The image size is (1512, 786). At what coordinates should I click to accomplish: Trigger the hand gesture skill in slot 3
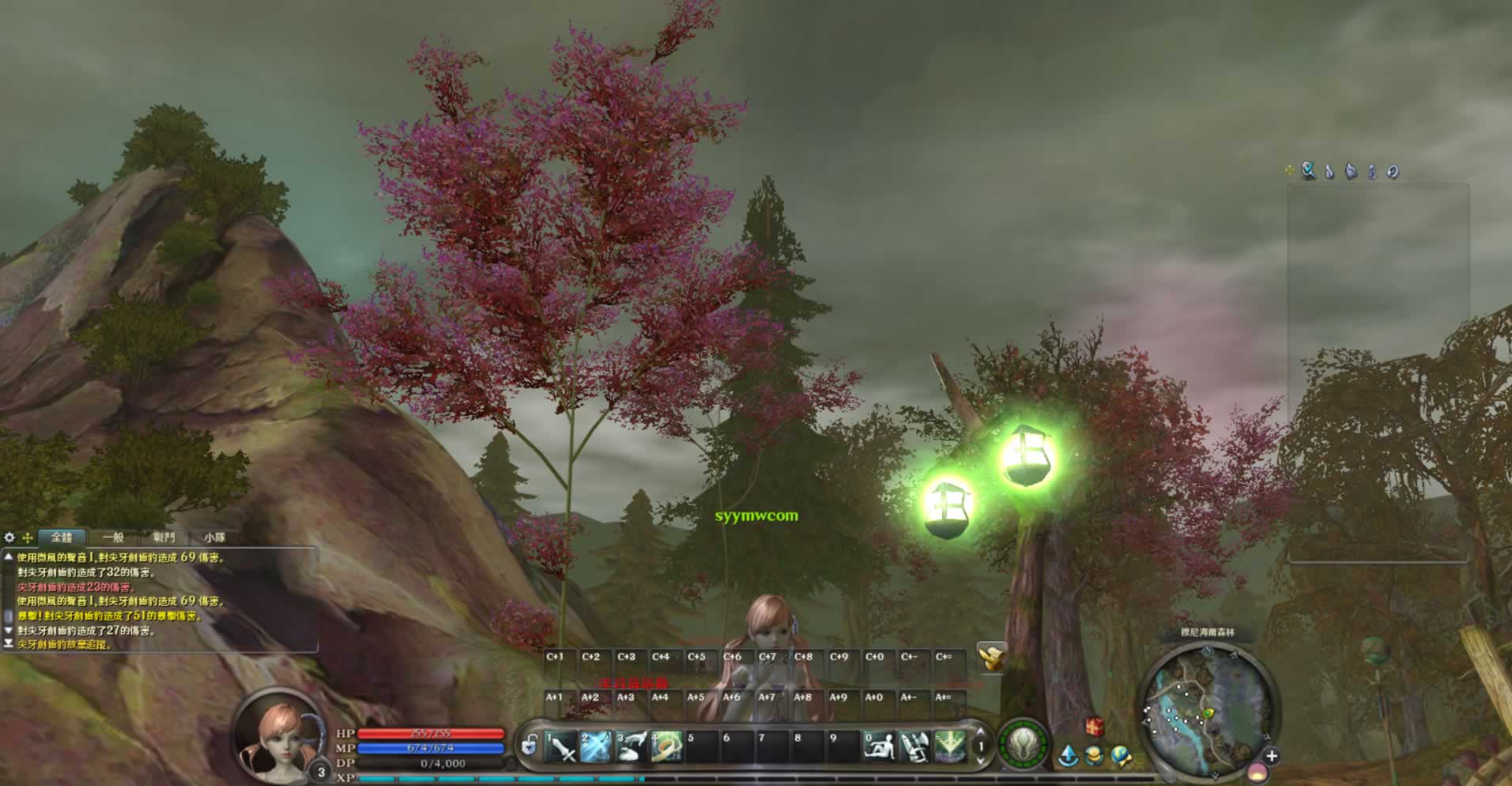631,746
